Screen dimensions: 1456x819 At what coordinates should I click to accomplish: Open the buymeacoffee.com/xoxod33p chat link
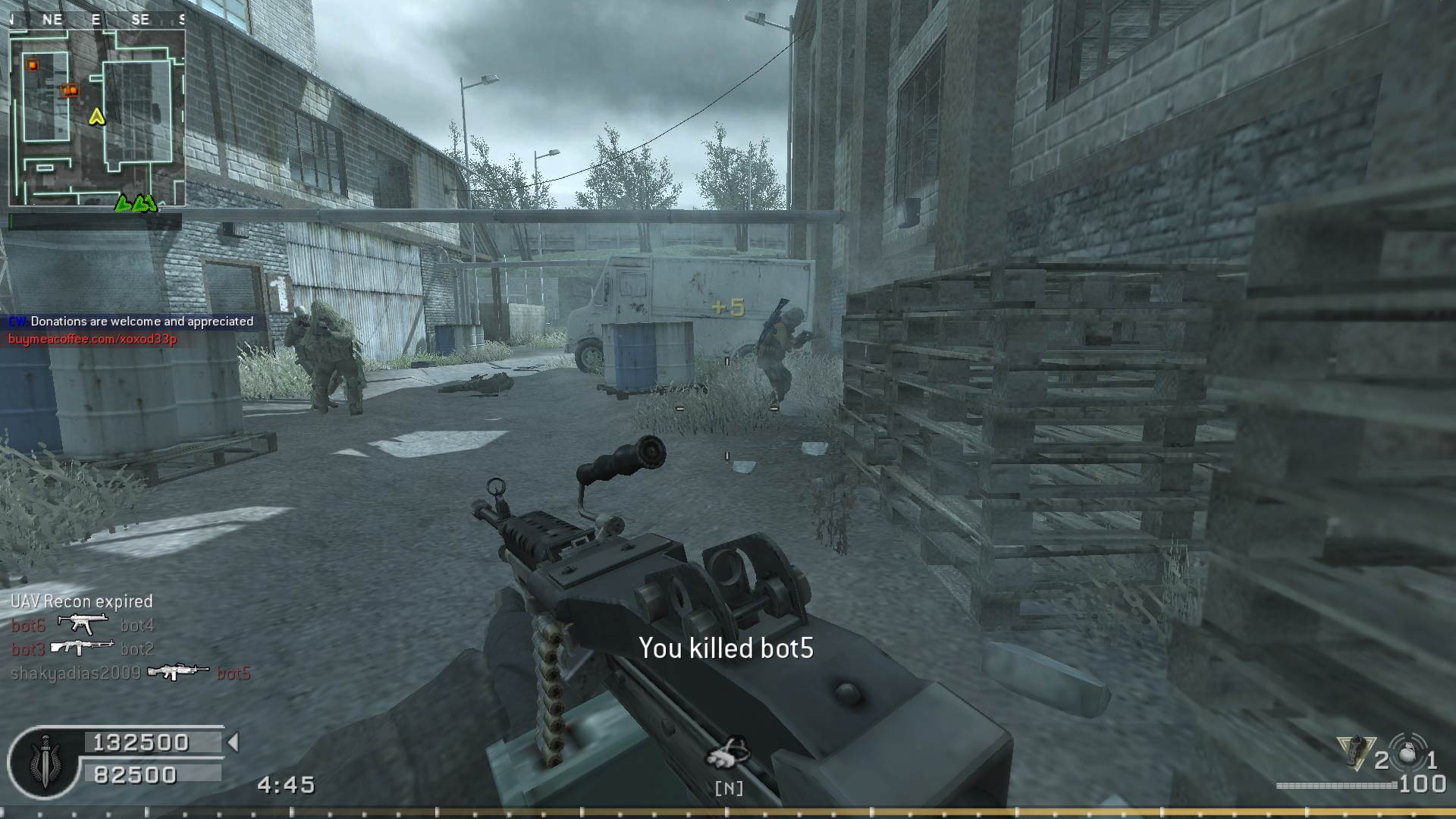tap(93, 339)
